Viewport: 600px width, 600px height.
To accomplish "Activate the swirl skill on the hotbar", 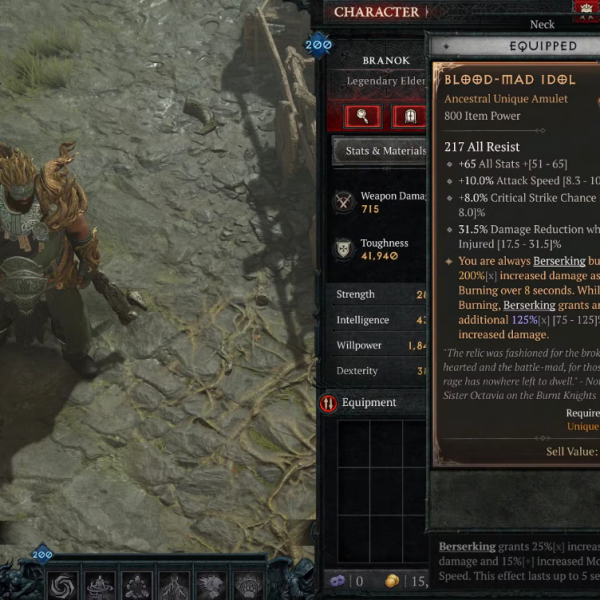I will (62, 585).
